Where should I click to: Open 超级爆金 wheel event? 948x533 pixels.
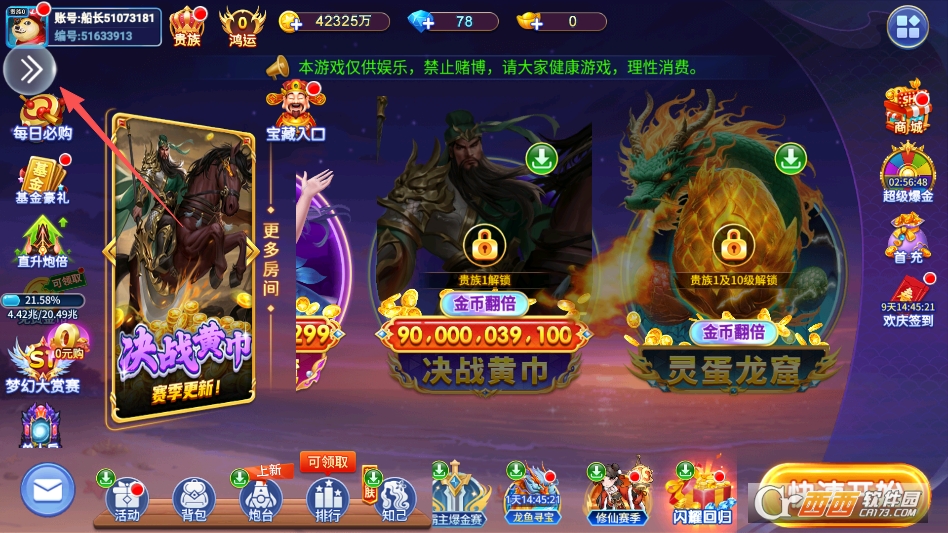[907, 174]
